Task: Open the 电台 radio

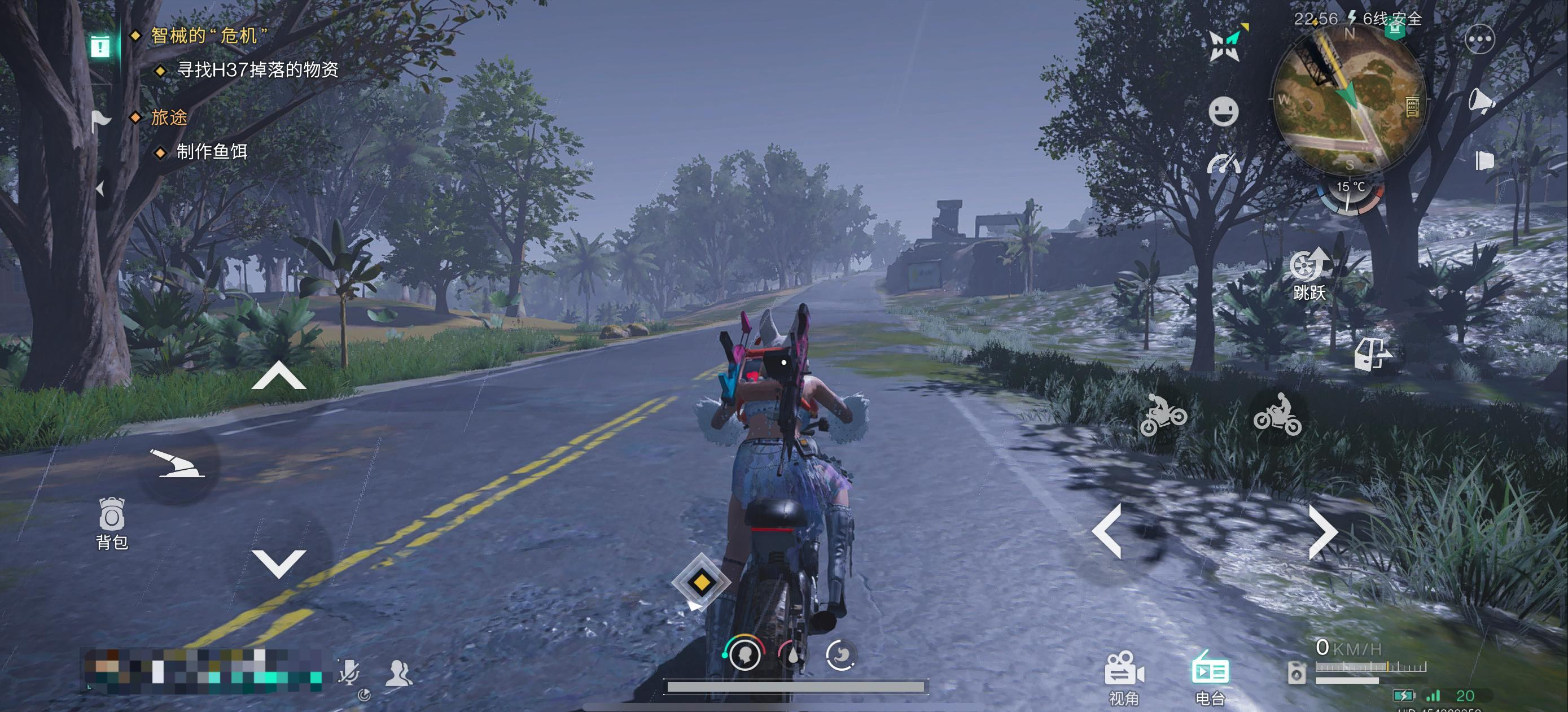Action: pyautogui.click(x=1210, y=678)
